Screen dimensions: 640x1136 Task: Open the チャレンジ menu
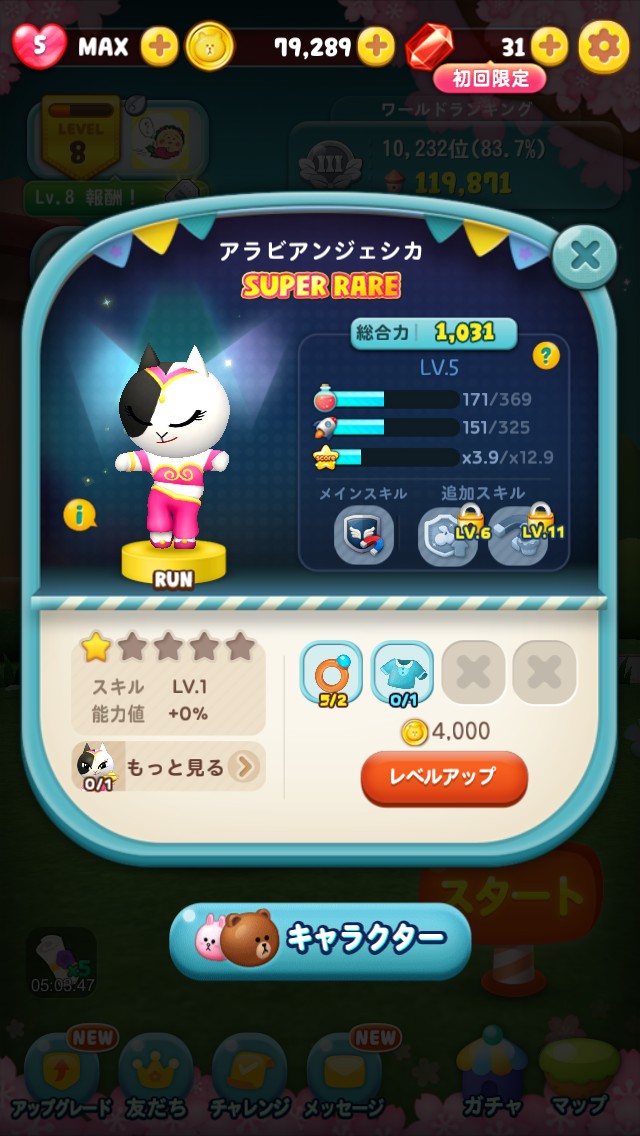[x=250, y=1075]
